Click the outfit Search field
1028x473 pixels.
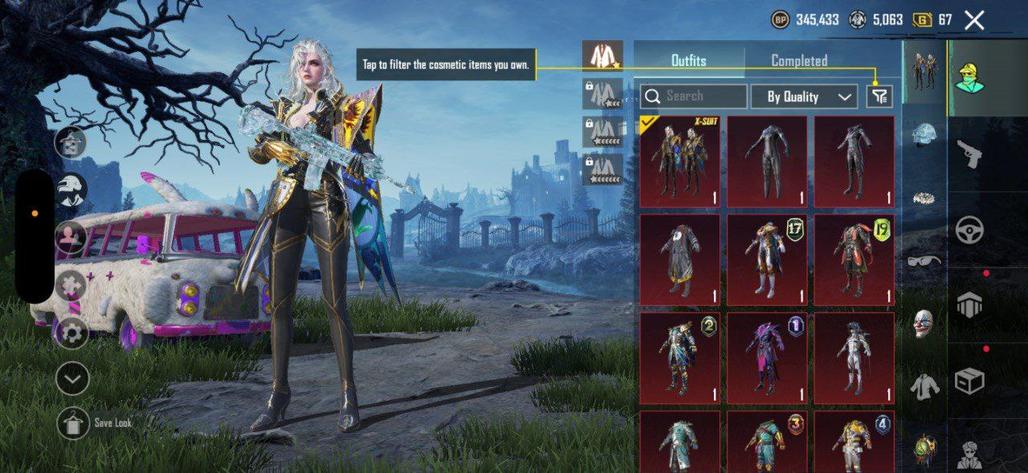coord(694,97)
